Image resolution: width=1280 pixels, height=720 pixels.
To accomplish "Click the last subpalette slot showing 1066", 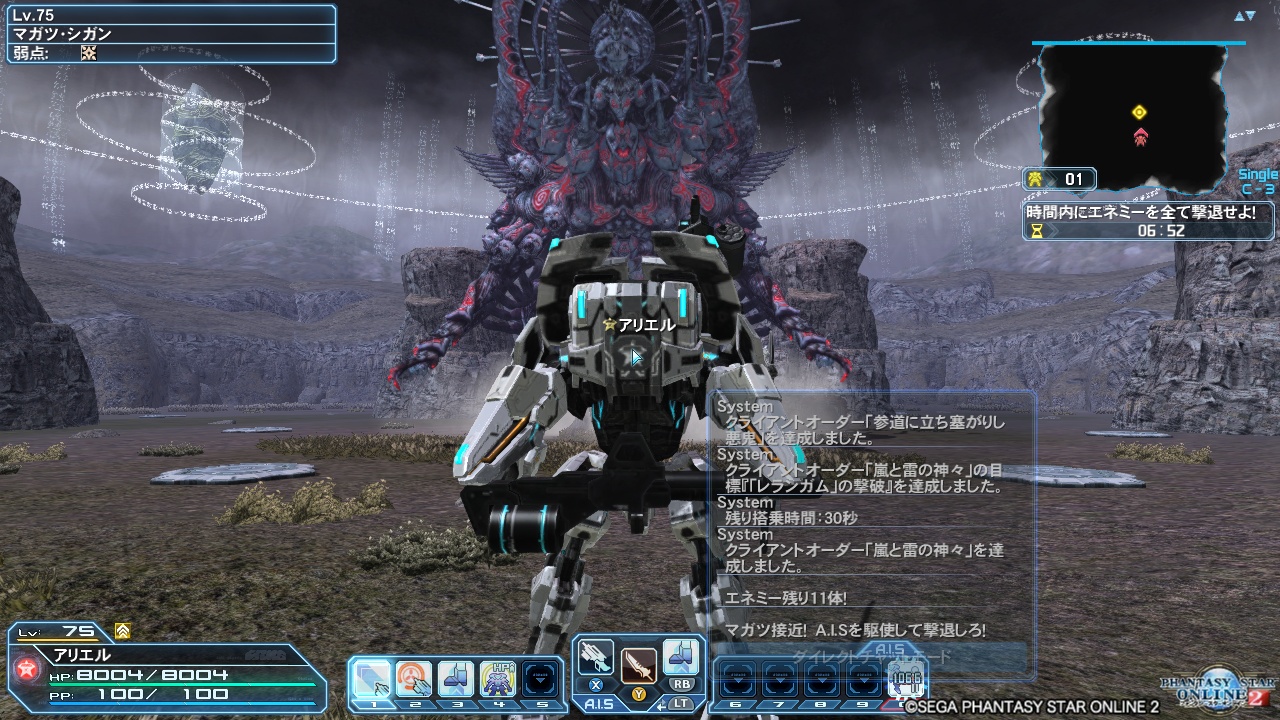I will coord(906,680).
